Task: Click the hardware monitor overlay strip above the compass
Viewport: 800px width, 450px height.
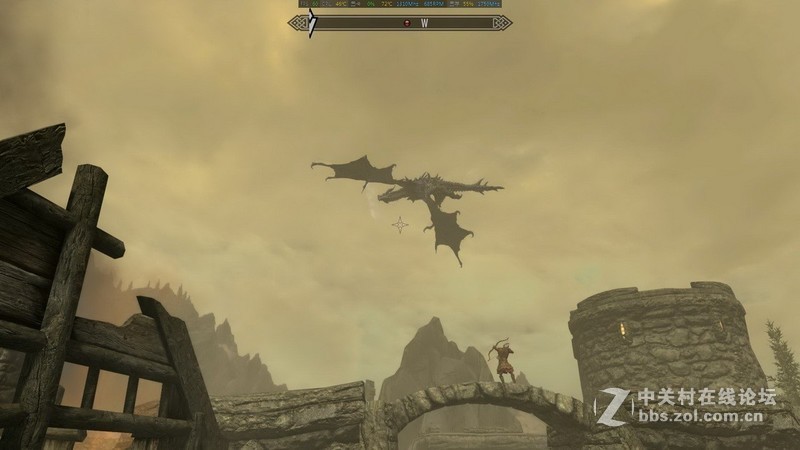Action: point(400,4)
